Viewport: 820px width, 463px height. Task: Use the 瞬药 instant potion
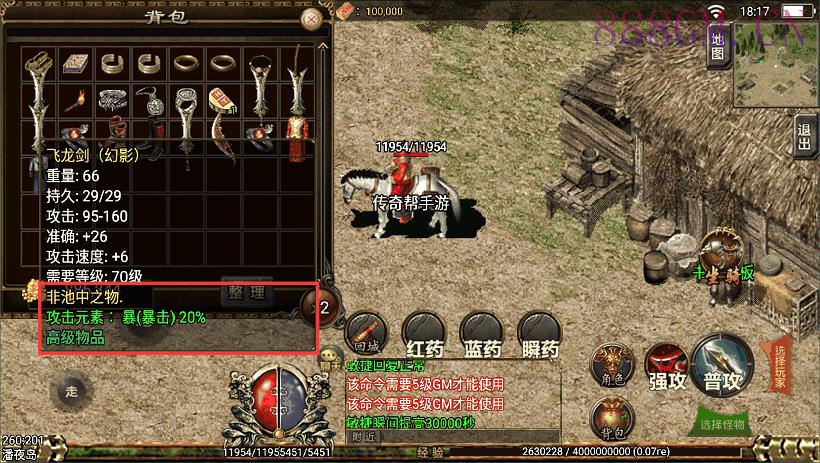click(539, 332)
